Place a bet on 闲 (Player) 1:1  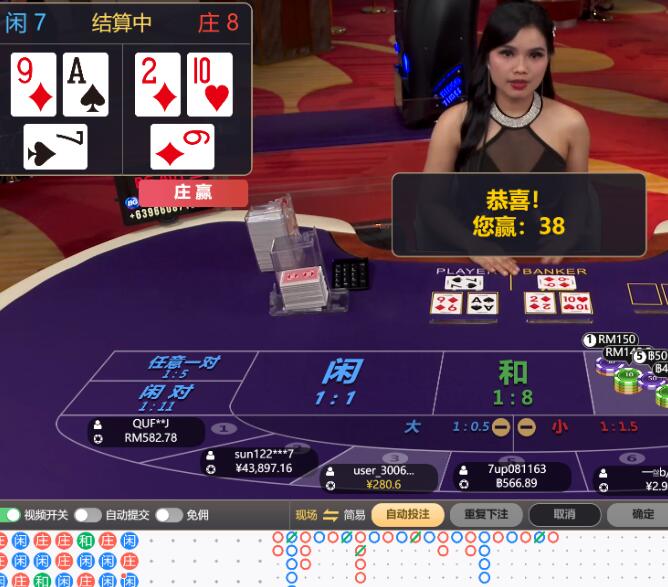coord(340,380)
